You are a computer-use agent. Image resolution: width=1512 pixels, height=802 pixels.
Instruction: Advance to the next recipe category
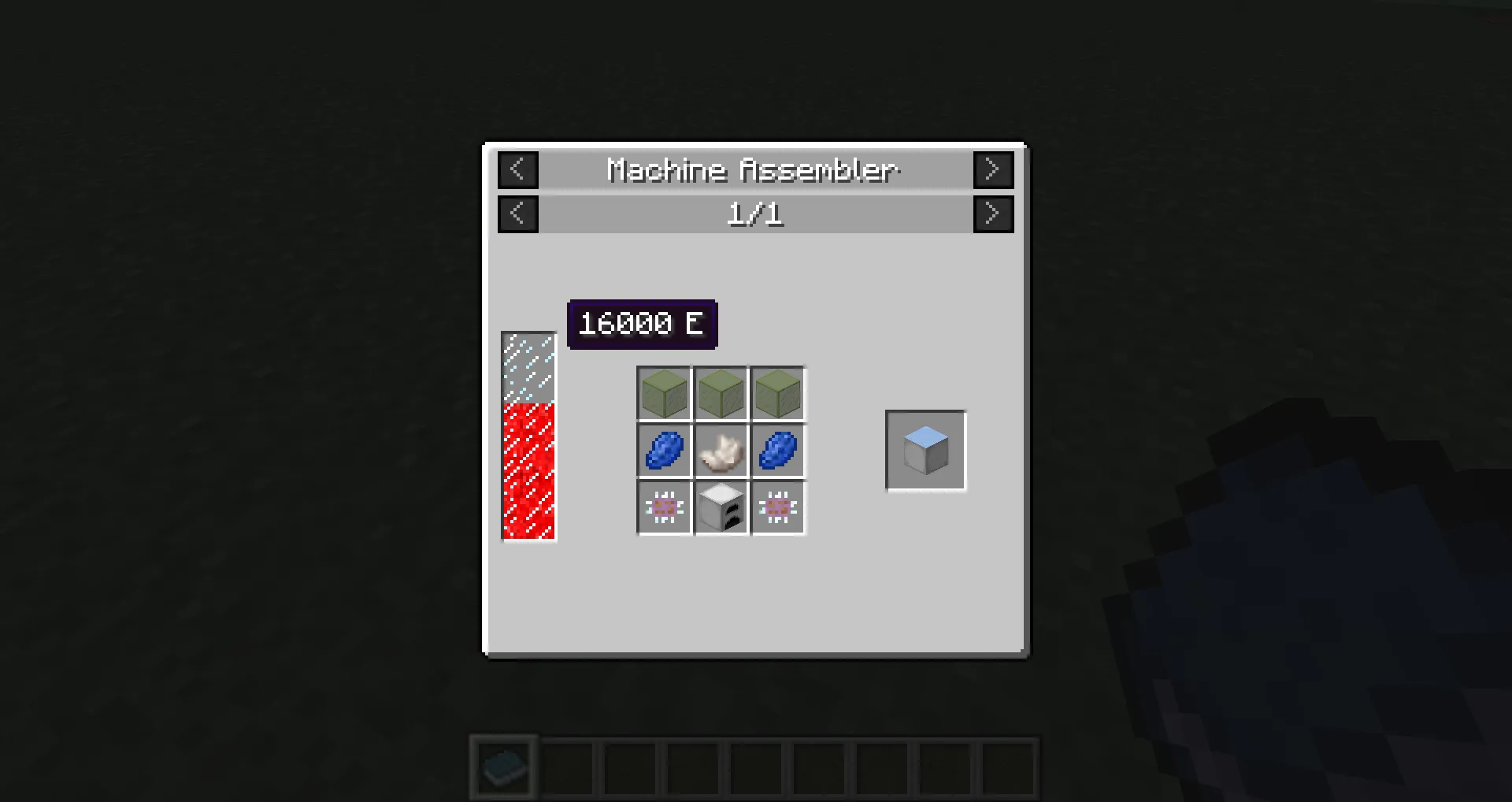coord(993,169)
